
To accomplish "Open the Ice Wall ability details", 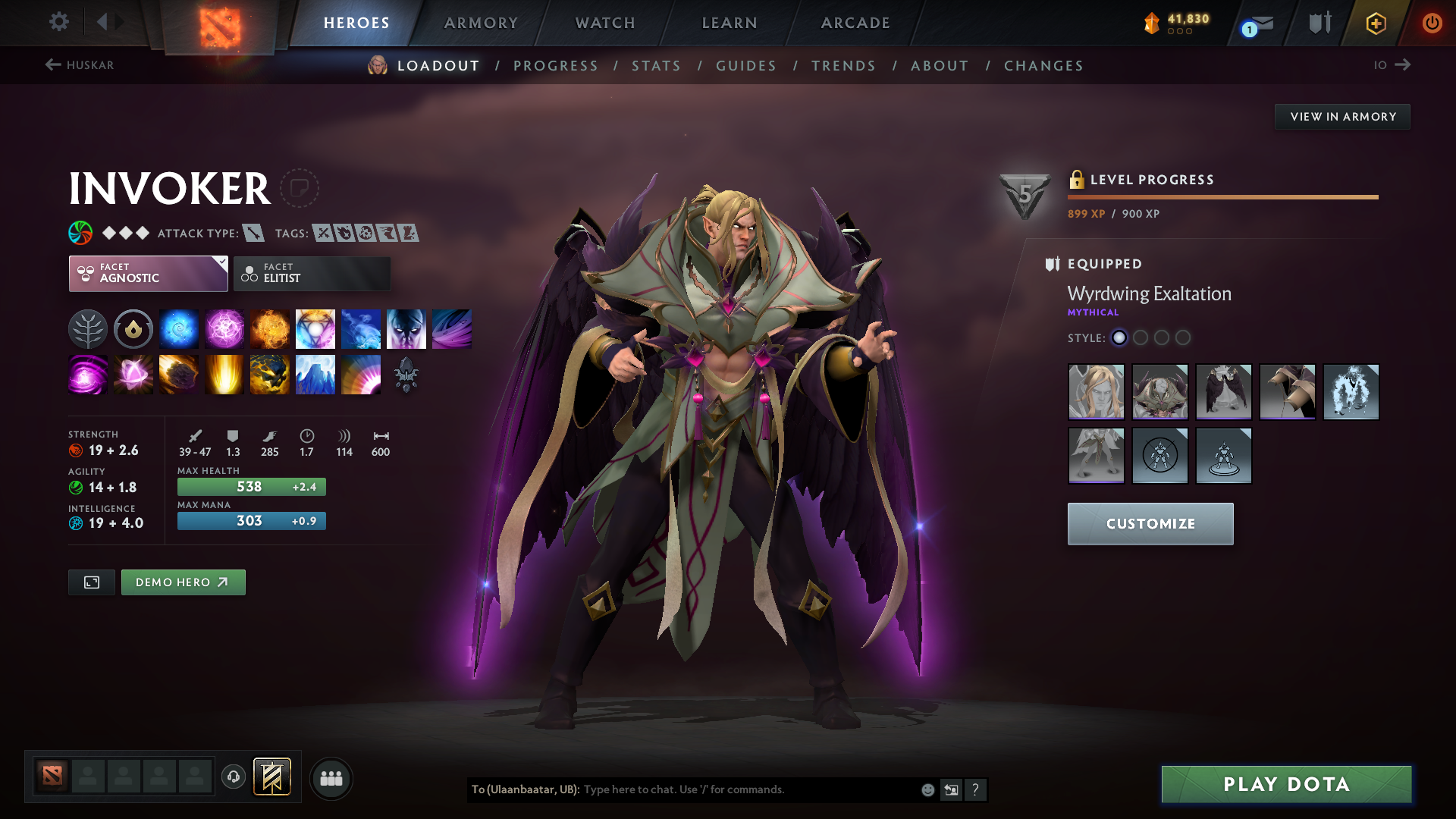I will point(315,374).
